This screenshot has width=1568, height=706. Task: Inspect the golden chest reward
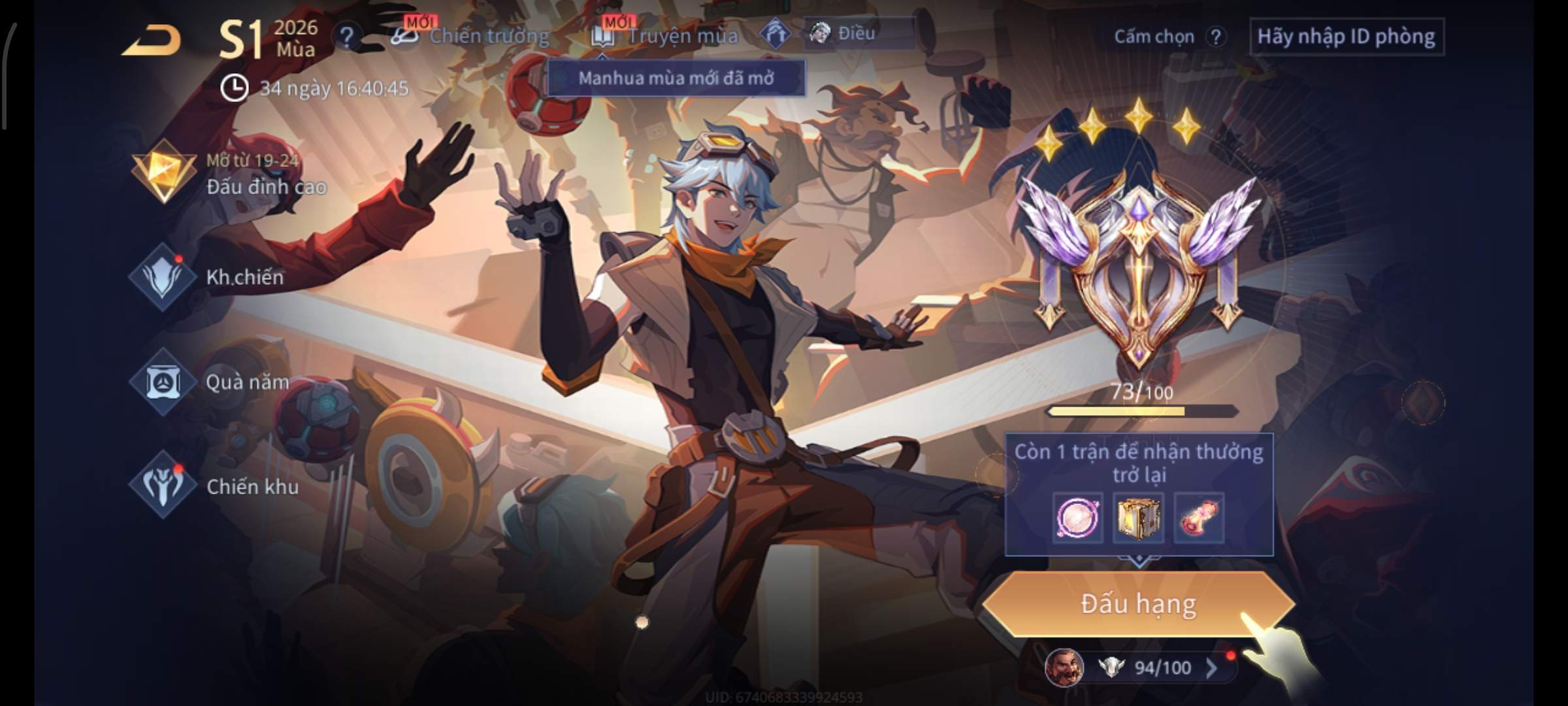(1137, 518)
